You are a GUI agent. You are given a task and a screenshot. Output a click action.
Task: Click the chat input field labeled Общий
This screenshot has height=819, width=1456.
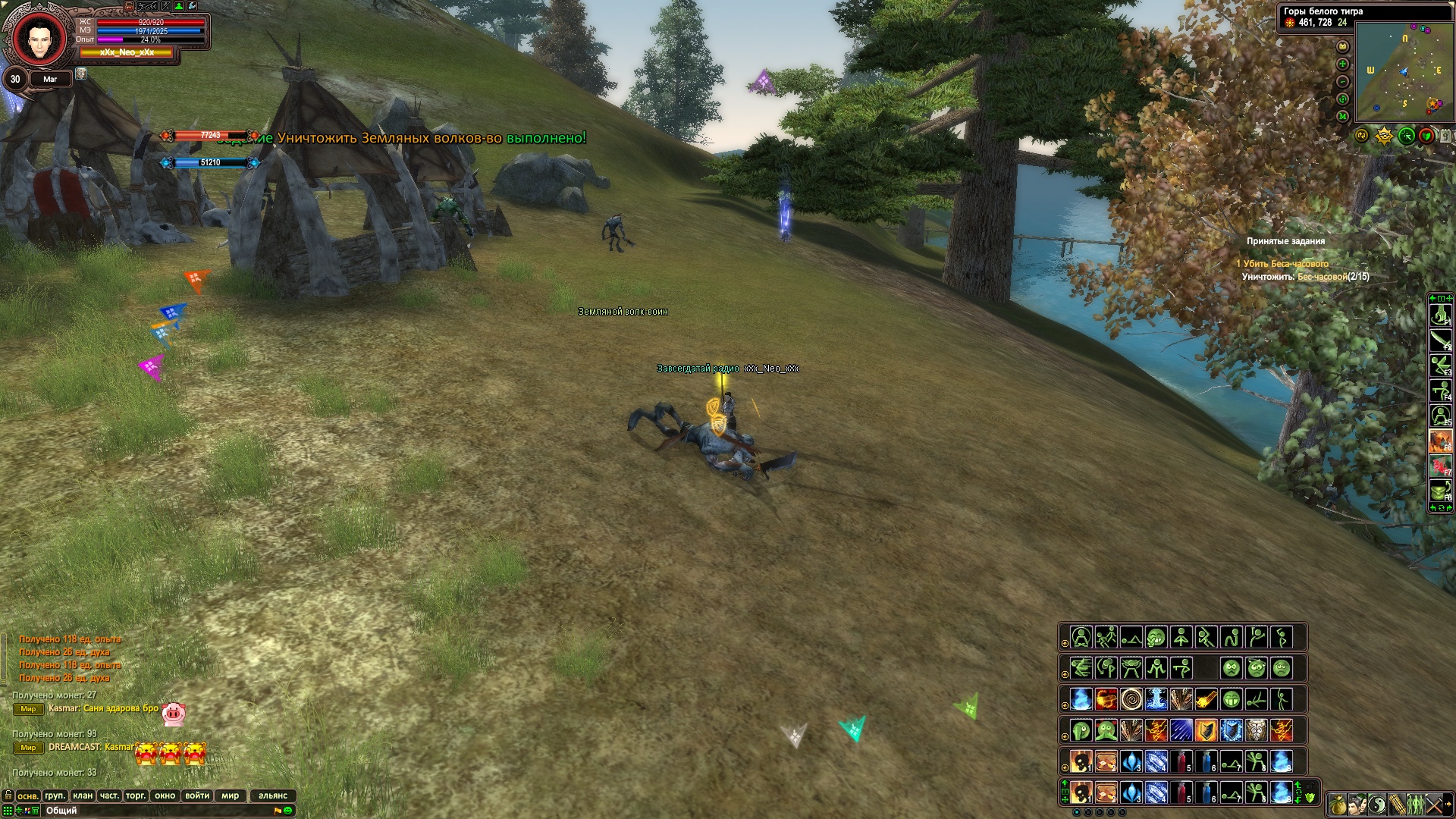click(x=152, y=811)
